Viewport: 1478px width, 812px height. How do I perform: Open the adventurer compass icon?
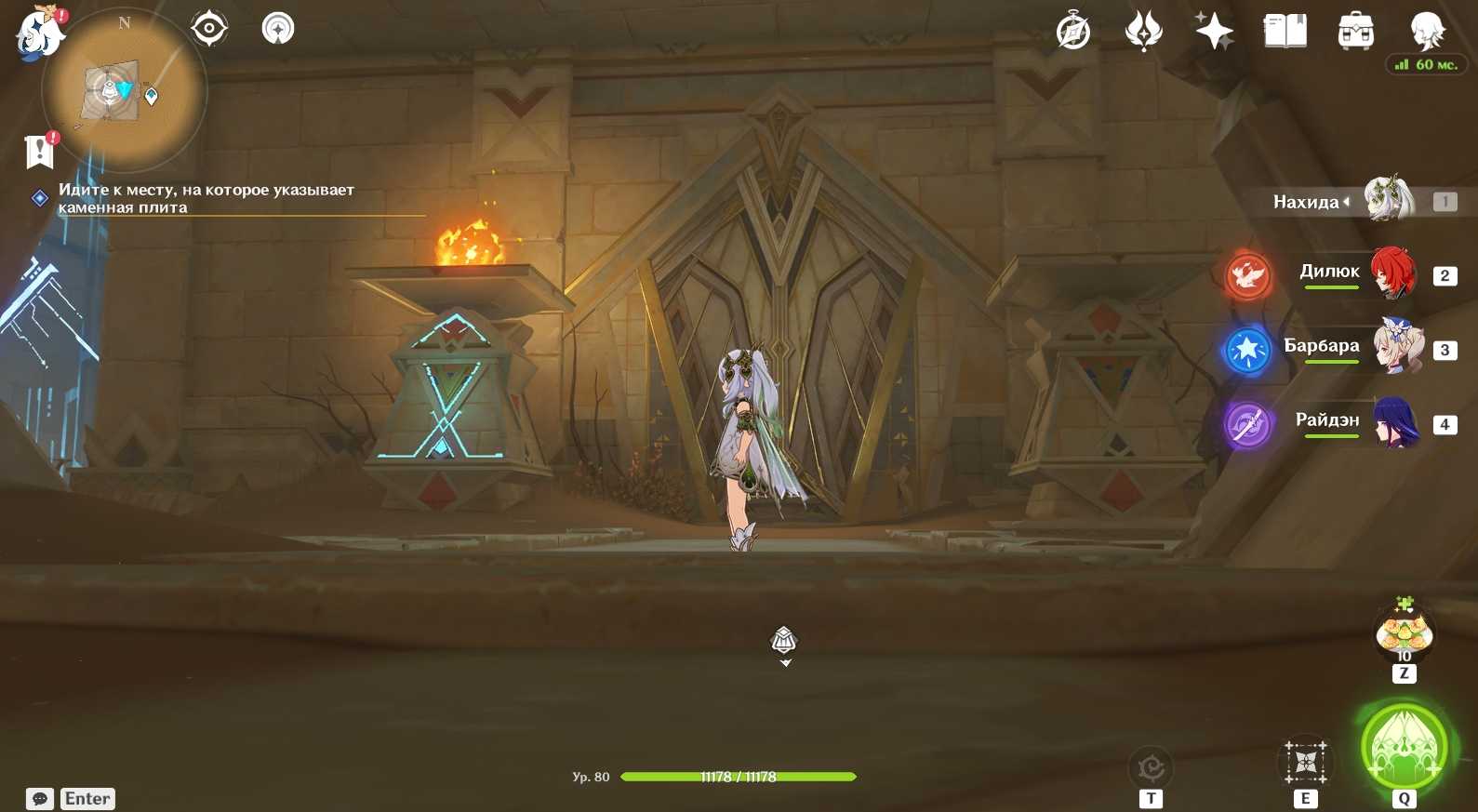(1073, 32)
